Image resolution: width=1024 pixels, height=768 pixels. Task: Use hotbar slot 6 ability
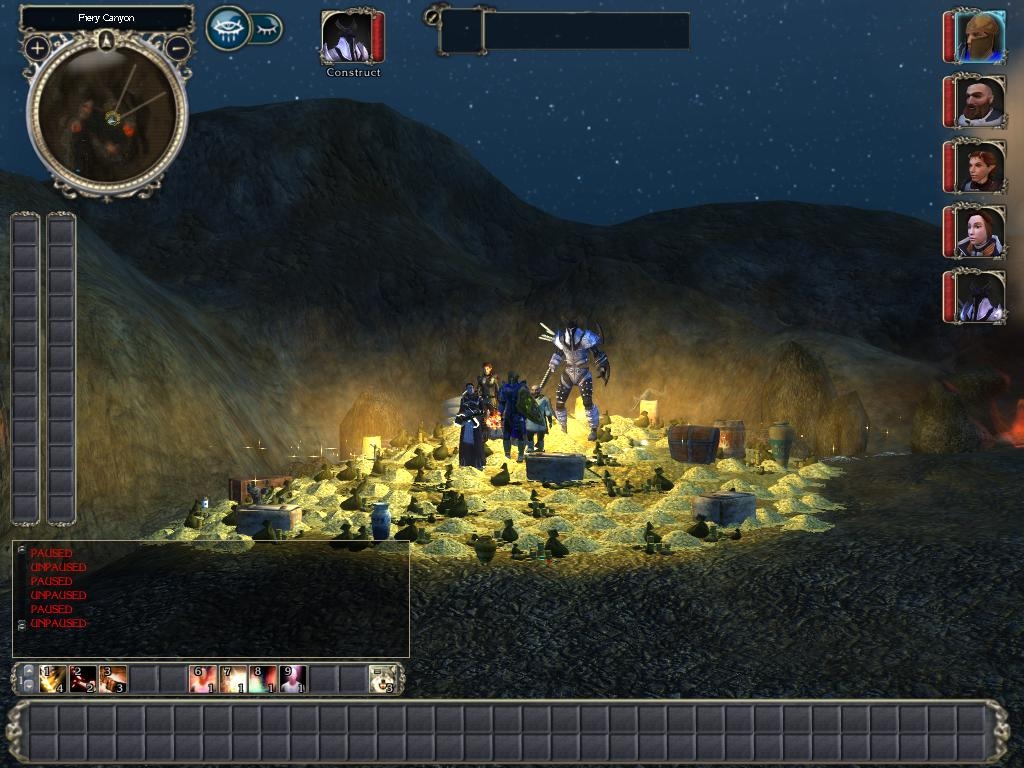click(x=203, y=679)
